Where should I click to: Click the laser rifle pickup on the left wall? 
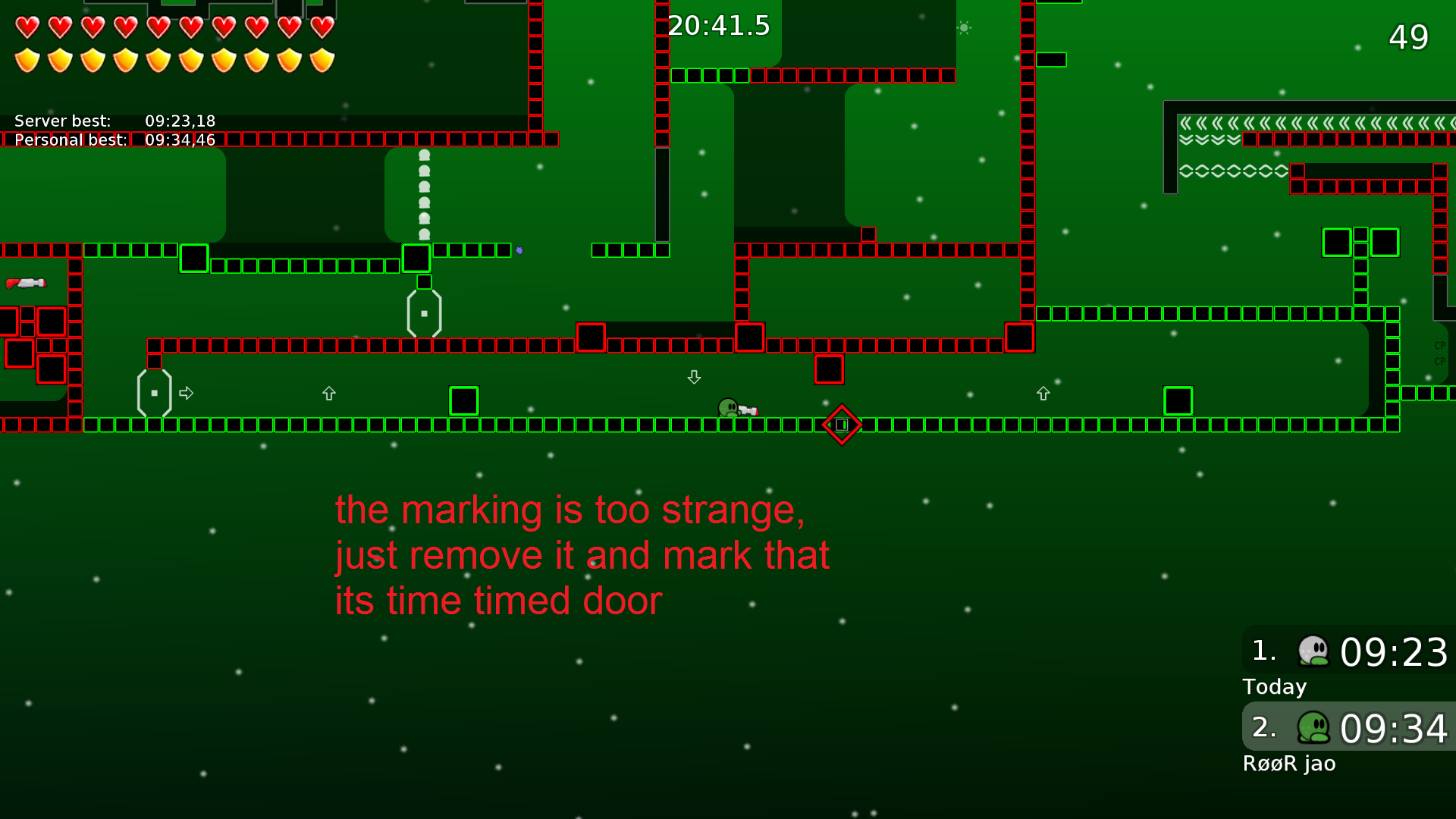(27, 284)
